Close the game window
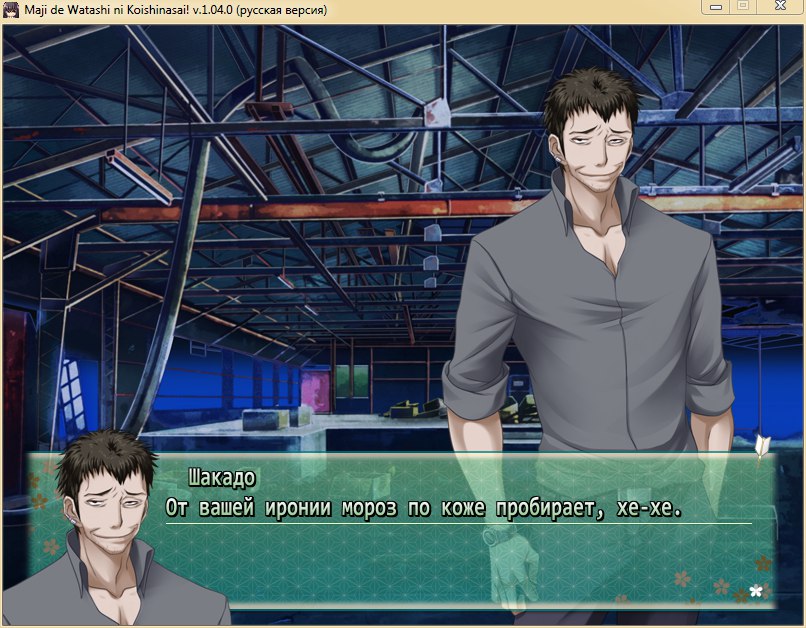The width and height of the screenshot is (806, 628). point(779,8)
